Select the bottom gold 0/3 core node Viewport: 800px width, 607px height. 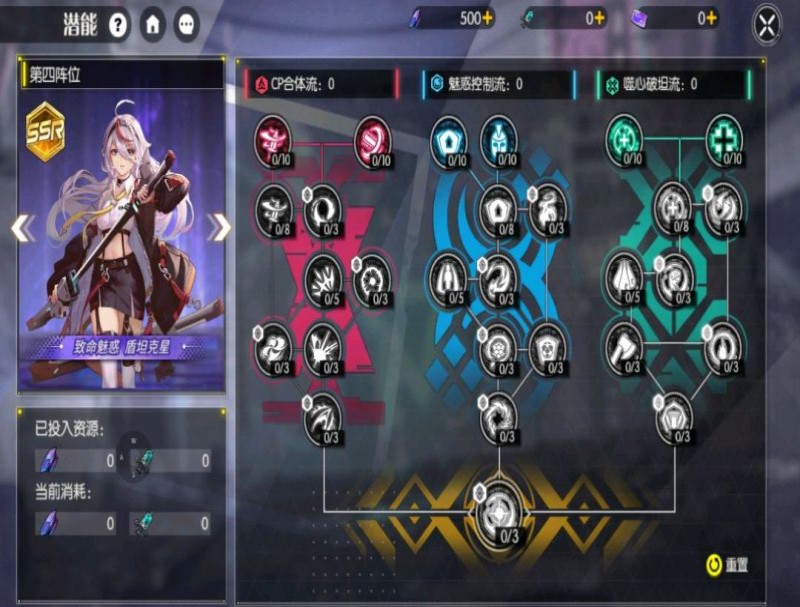(498, 514)
